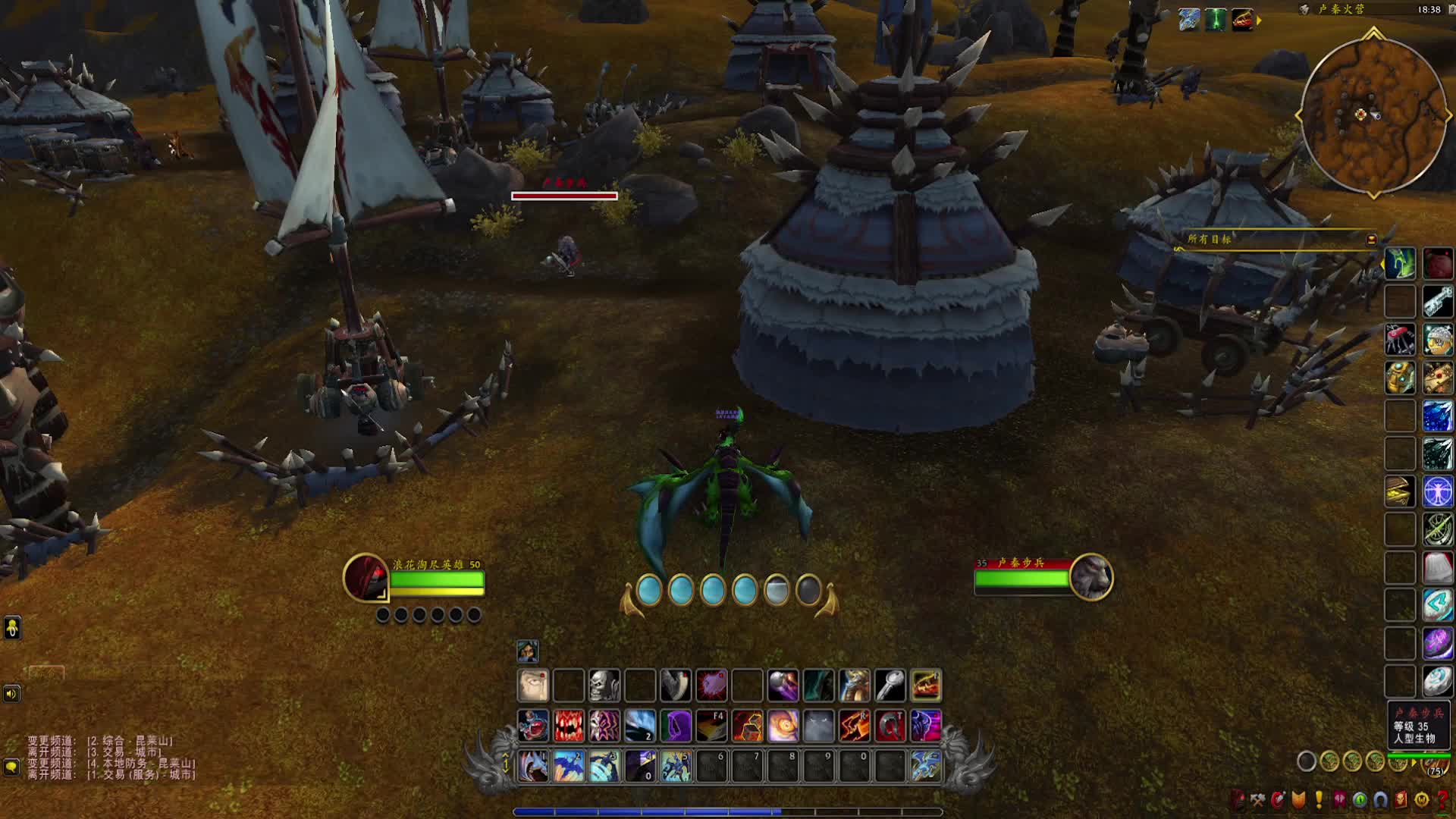Use the Vitruvian man icon on side bar

[x=1437, y=491]
